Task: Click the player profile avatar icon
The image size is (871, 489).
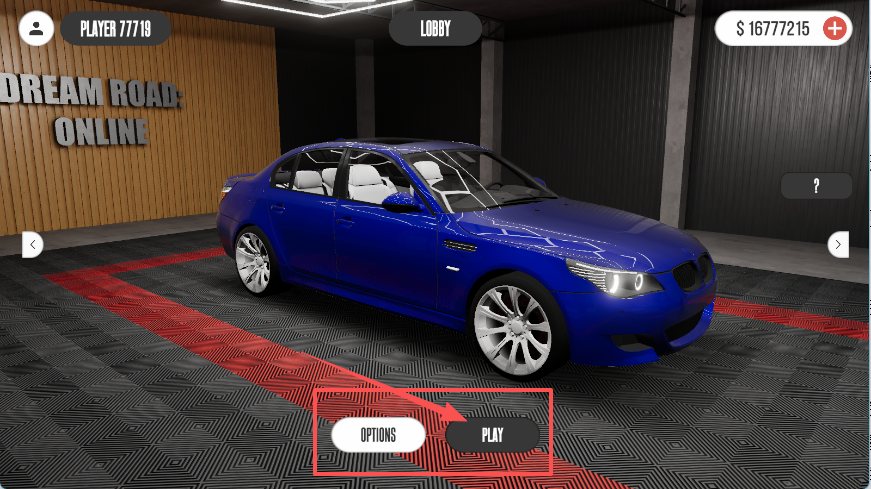Action: point(37,28)
